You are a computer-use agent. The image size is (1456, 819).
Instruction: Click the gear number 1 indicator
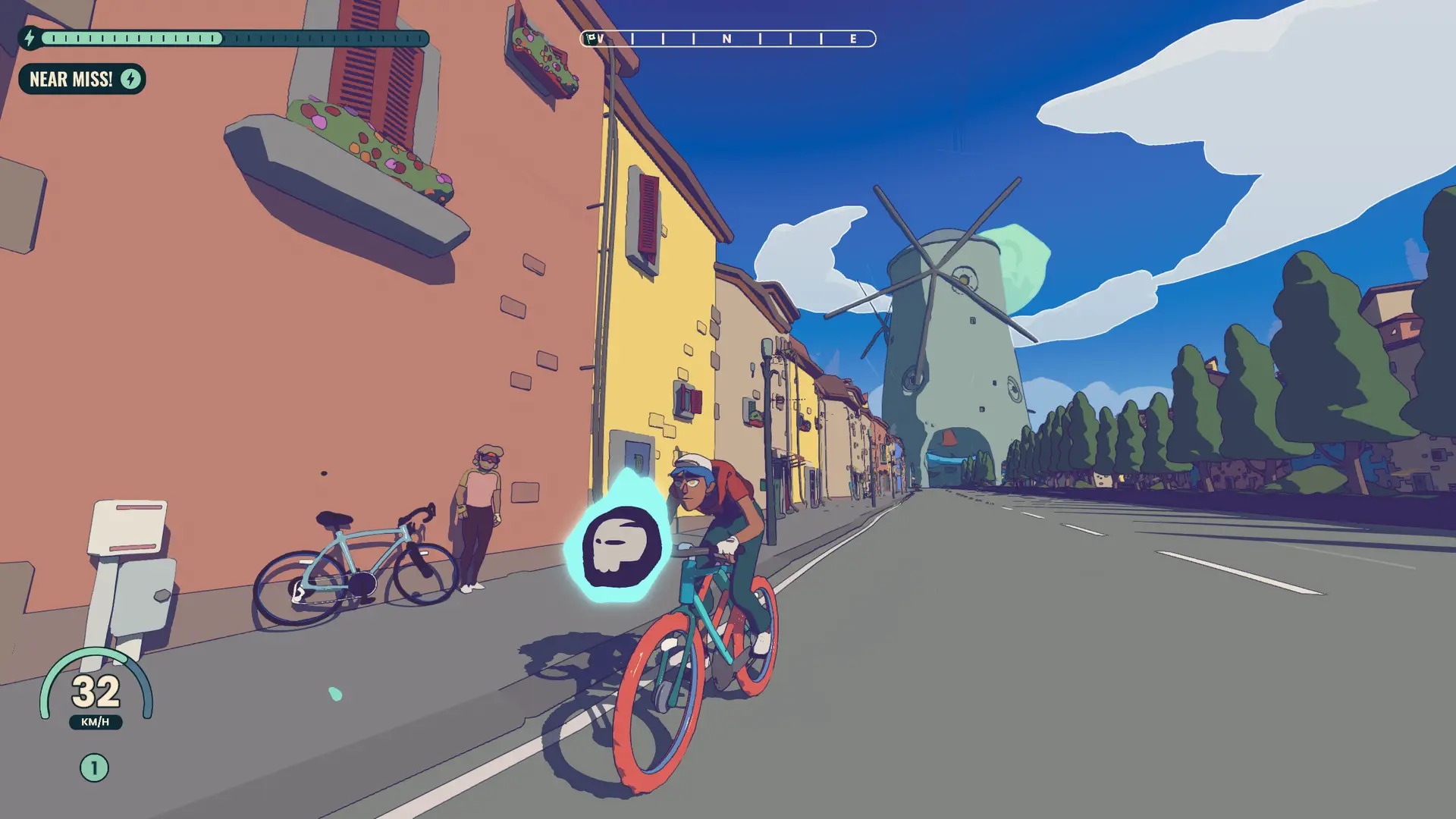(94, 768)
